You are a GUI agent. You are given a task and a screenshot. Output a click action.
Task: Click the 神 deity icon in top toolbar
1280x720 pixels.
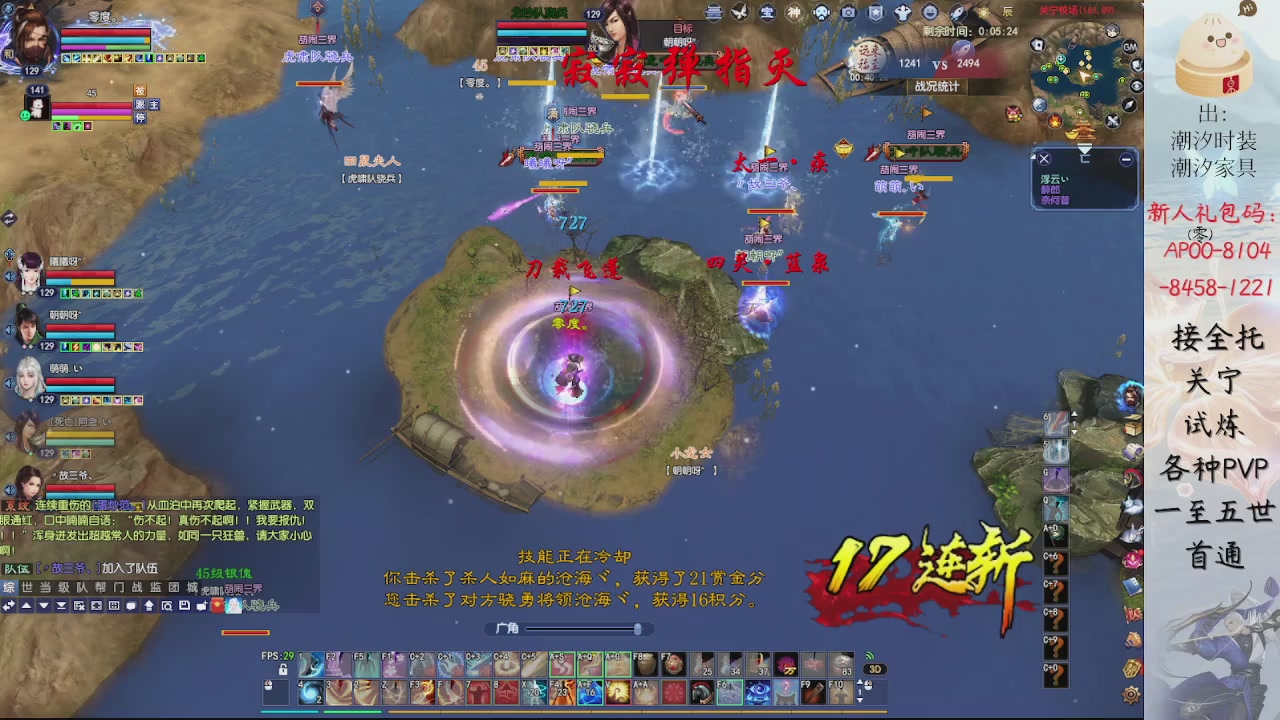[793, 12]
